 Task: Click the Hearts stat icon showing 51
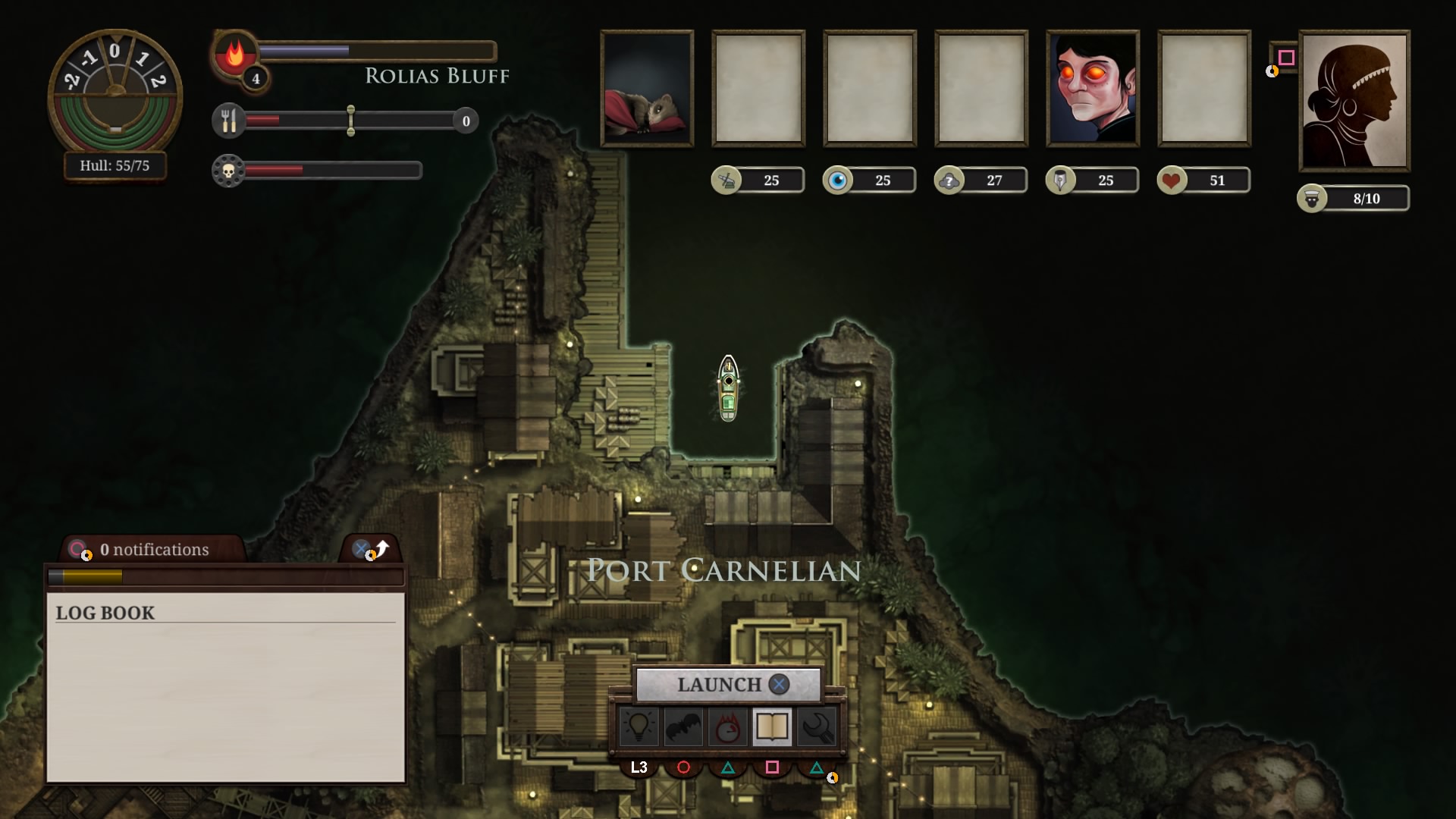pos(1172,180)
